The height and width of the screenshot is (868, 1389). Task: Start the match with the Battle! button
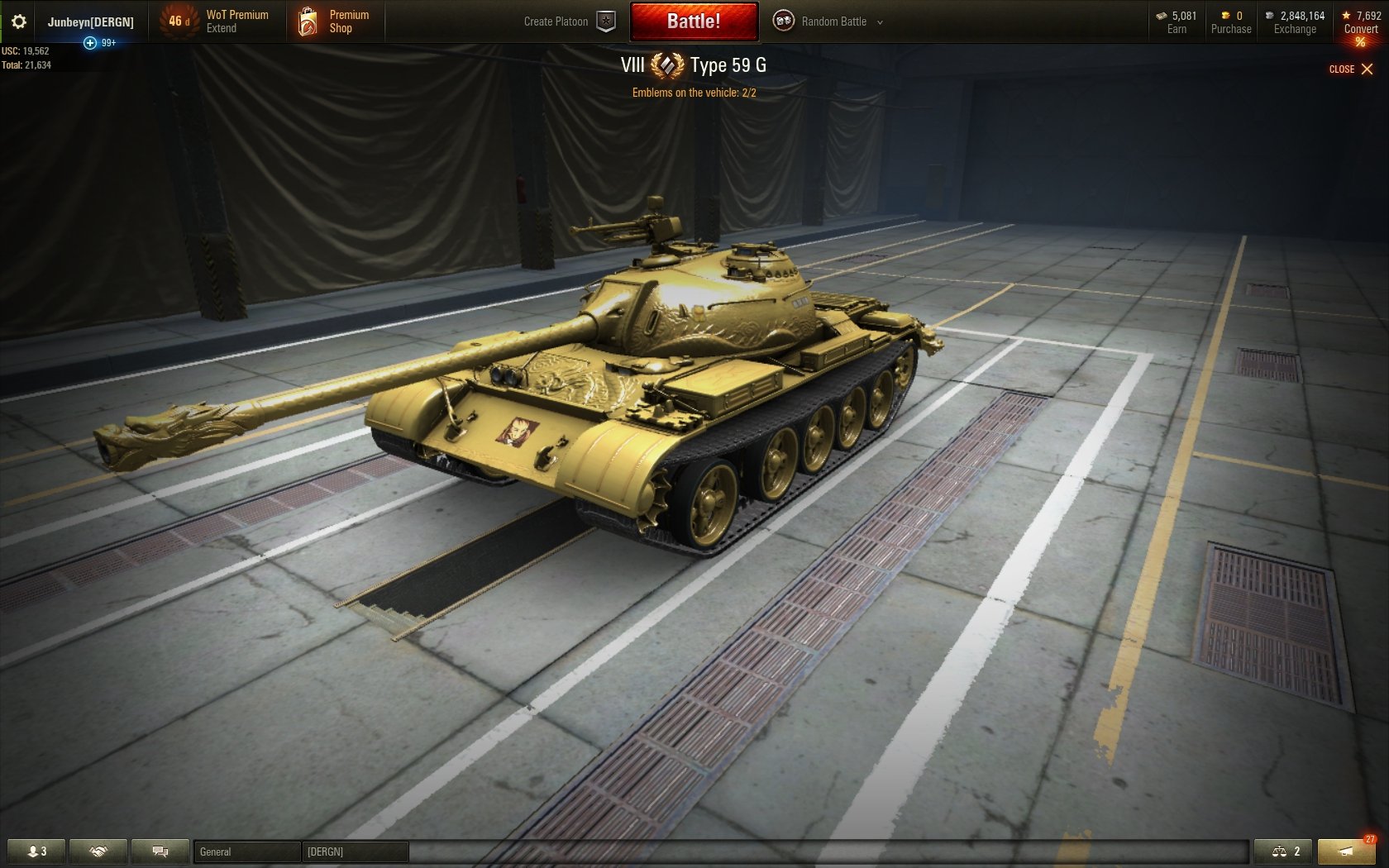(x=694, y=21)
